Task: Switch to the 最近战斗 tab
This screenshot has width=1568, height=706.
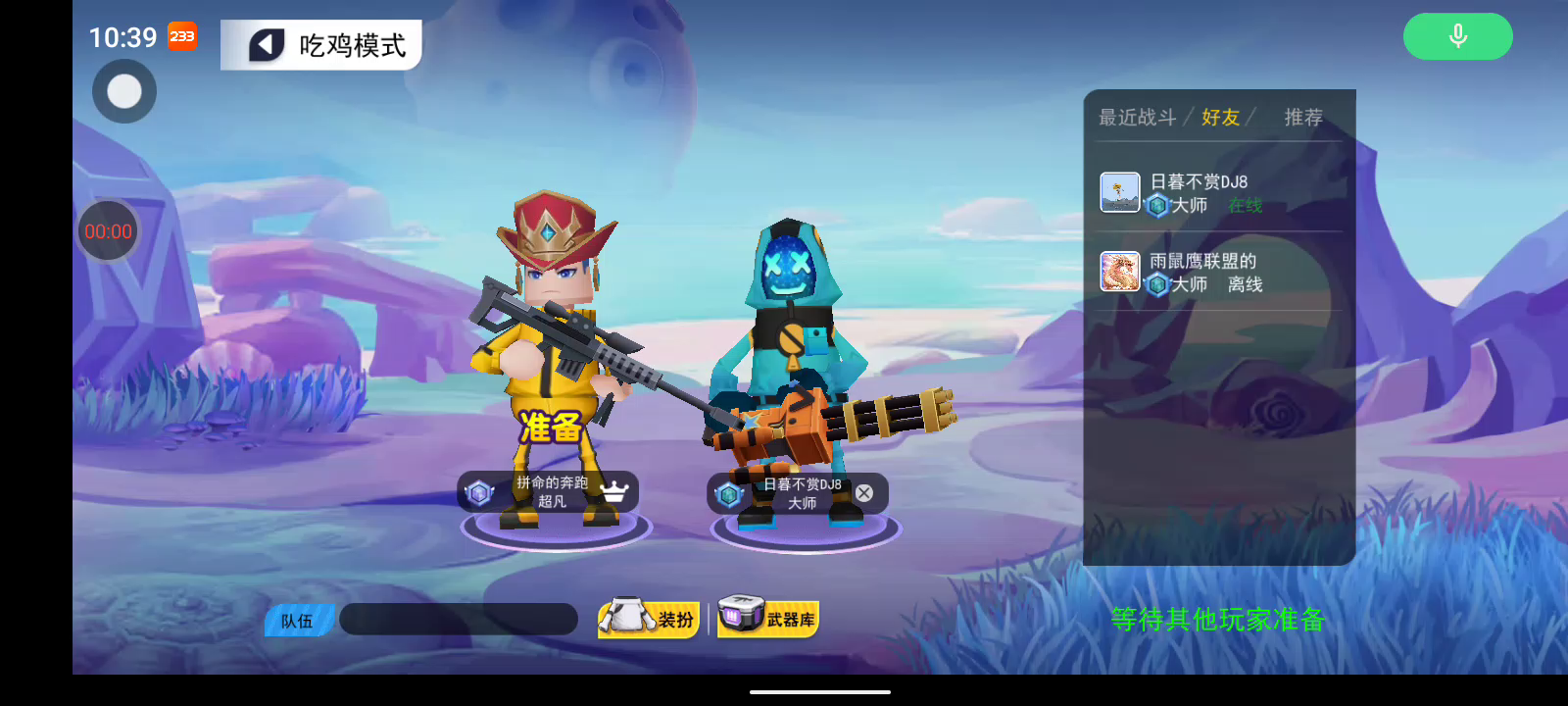Action: click(1137, 118)
